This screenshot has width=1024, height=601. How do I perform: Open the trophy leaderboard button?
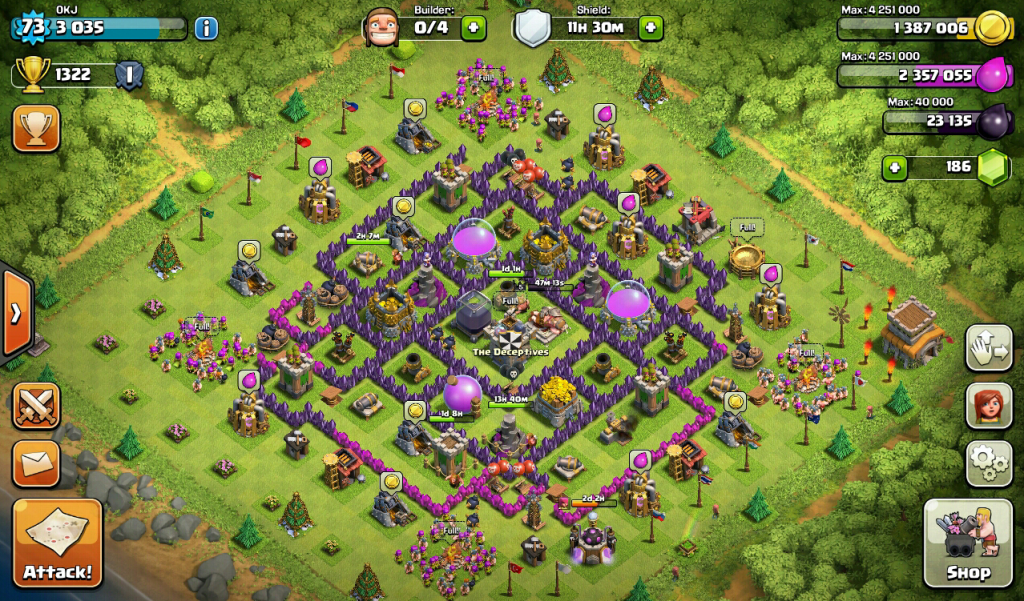click(x=35, y=128)
